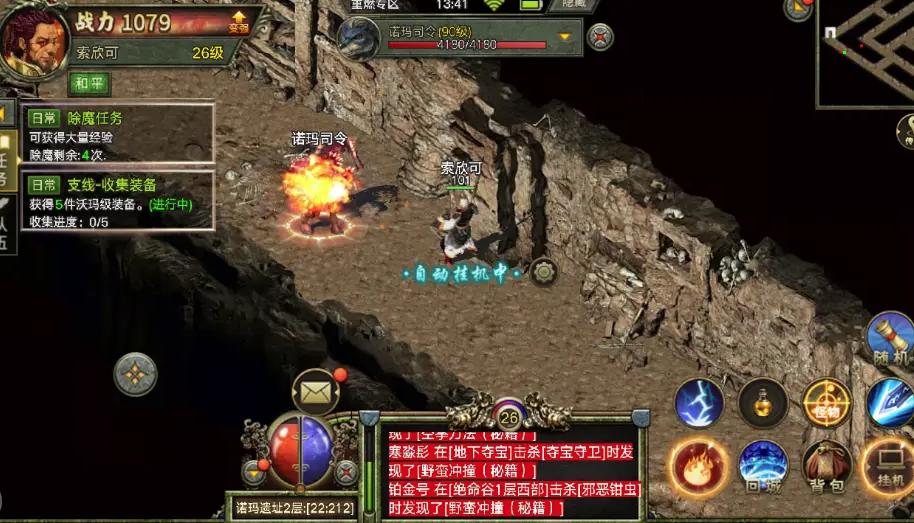Drink the yellow potion flask

click(763, 403)
